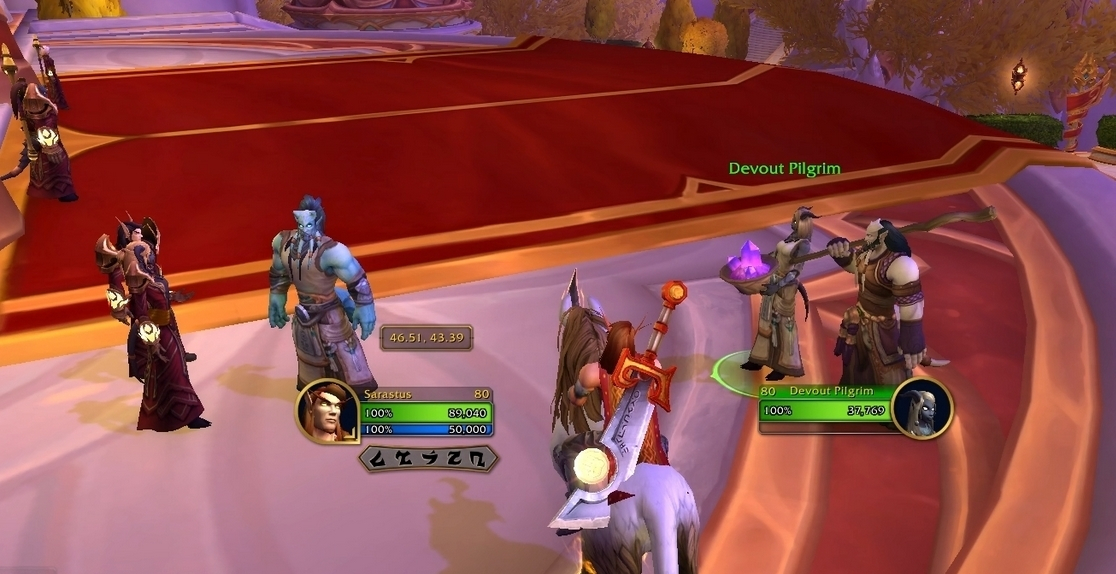Image resolution: width=1116 pixels, height=574 pixels.
Task: Click the Devout Pilgrim target portrait
Action: 921,407
